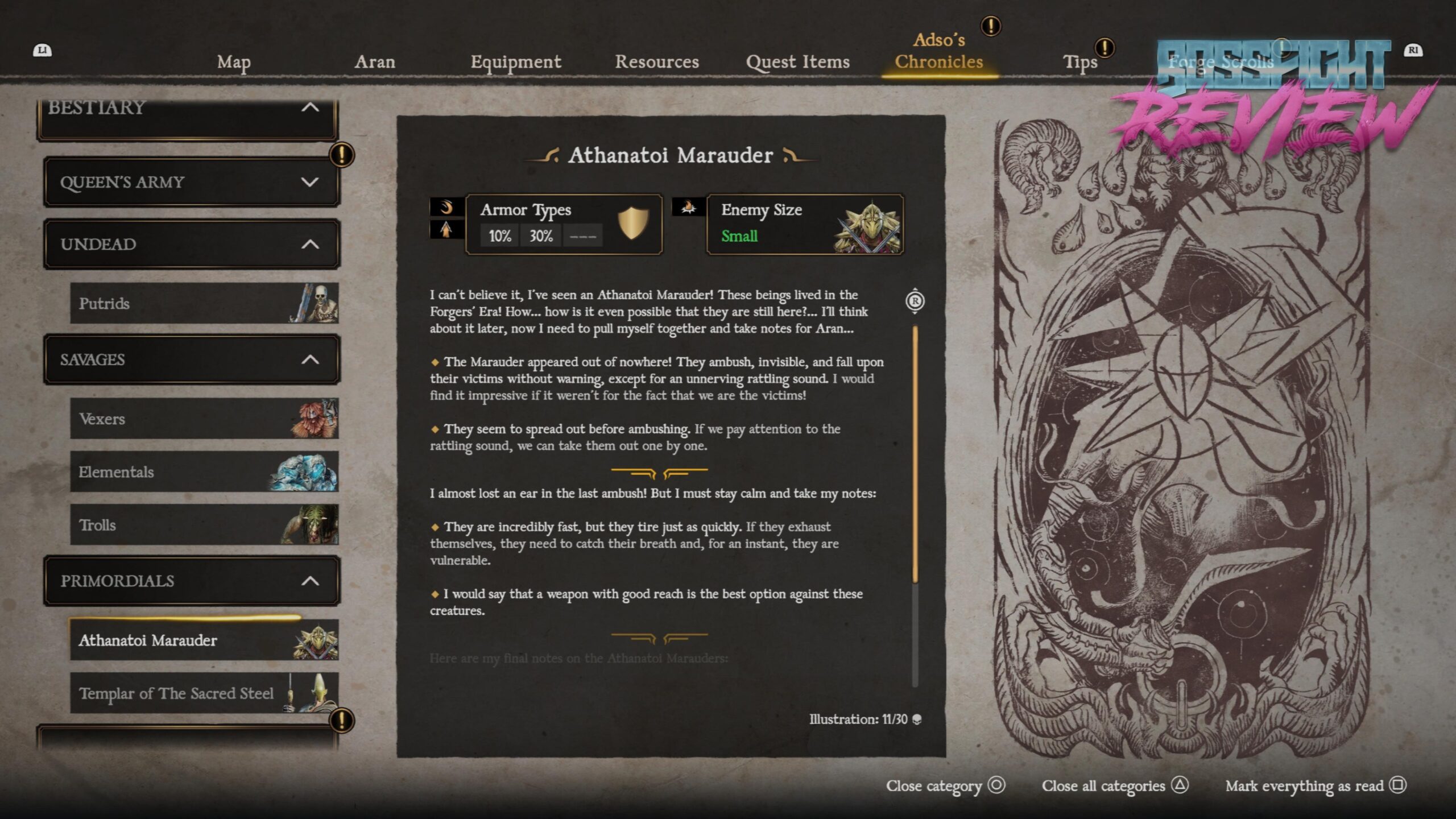The height and width of the screenshot is (819, 1456).
Task: Click the description text scrollbar
Action: [915, 455]
